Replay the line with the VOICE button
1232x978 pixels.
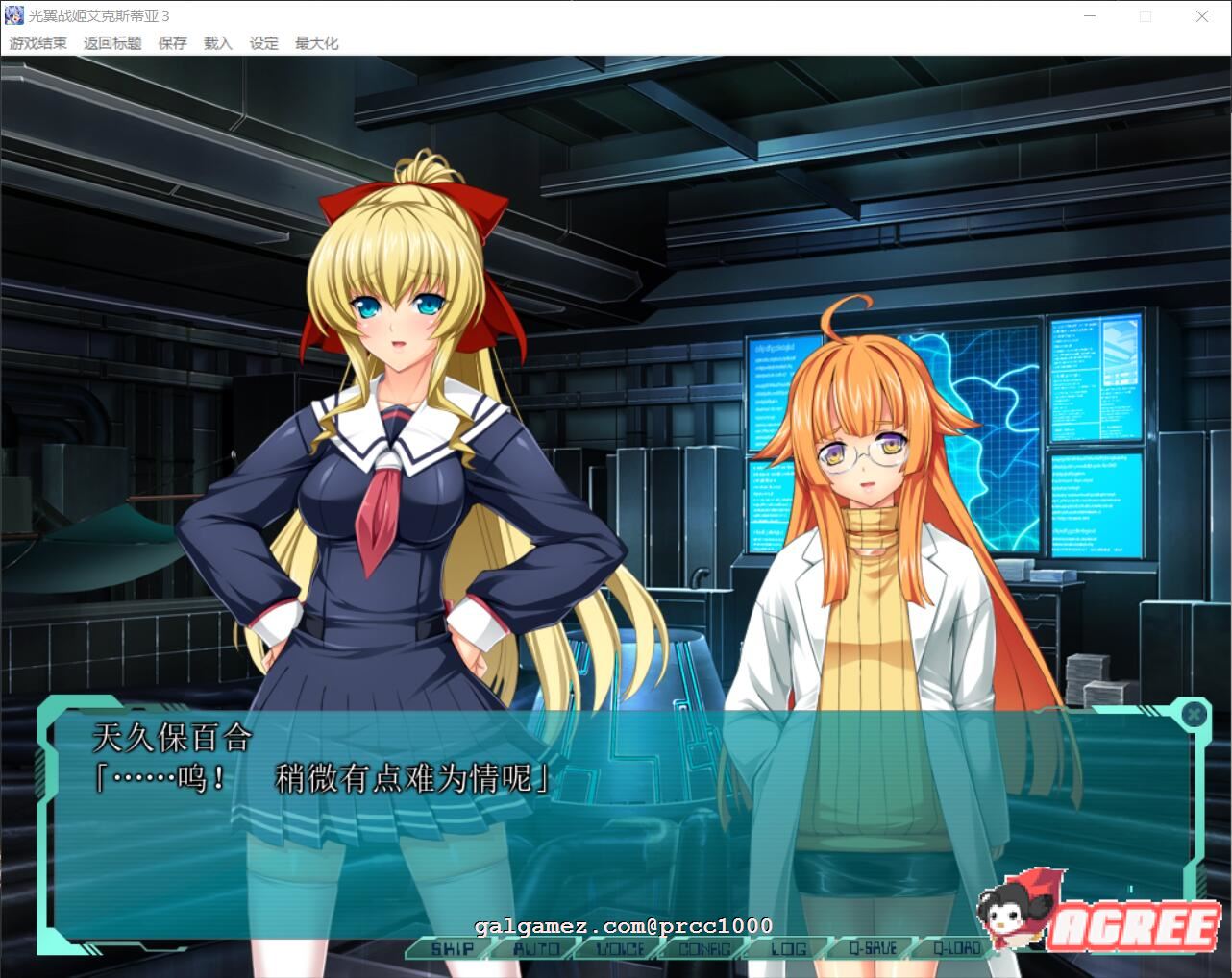[x=620, y=949]
